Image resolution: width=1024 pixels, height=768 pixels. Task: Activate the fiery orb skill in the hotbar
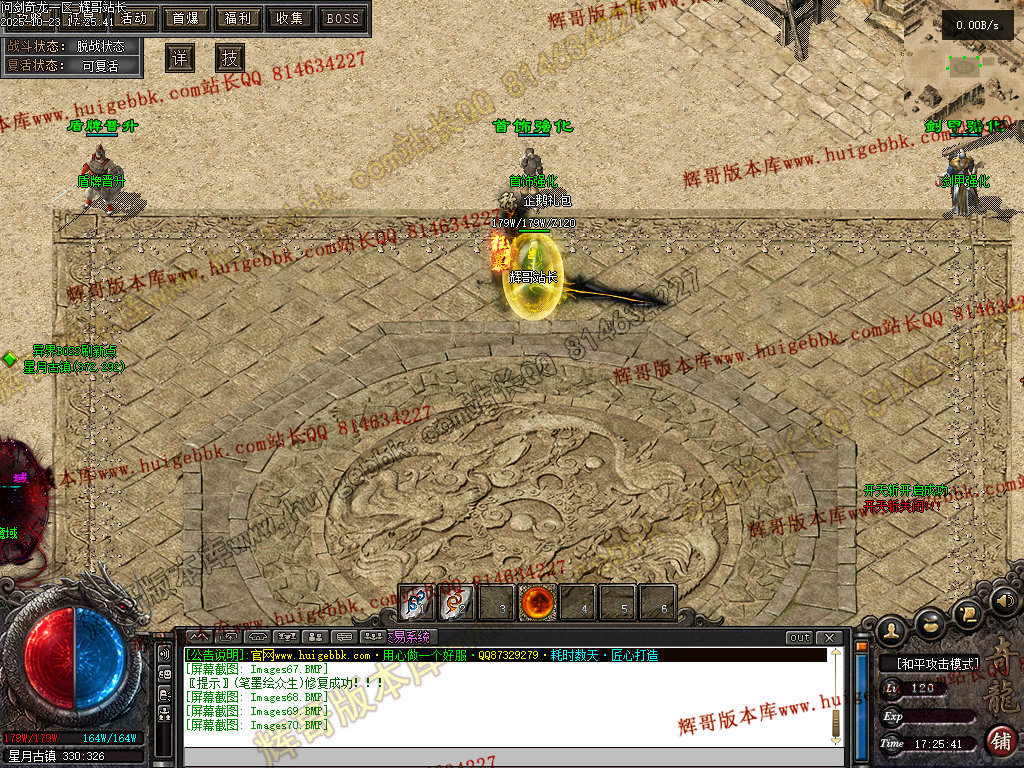538,603
